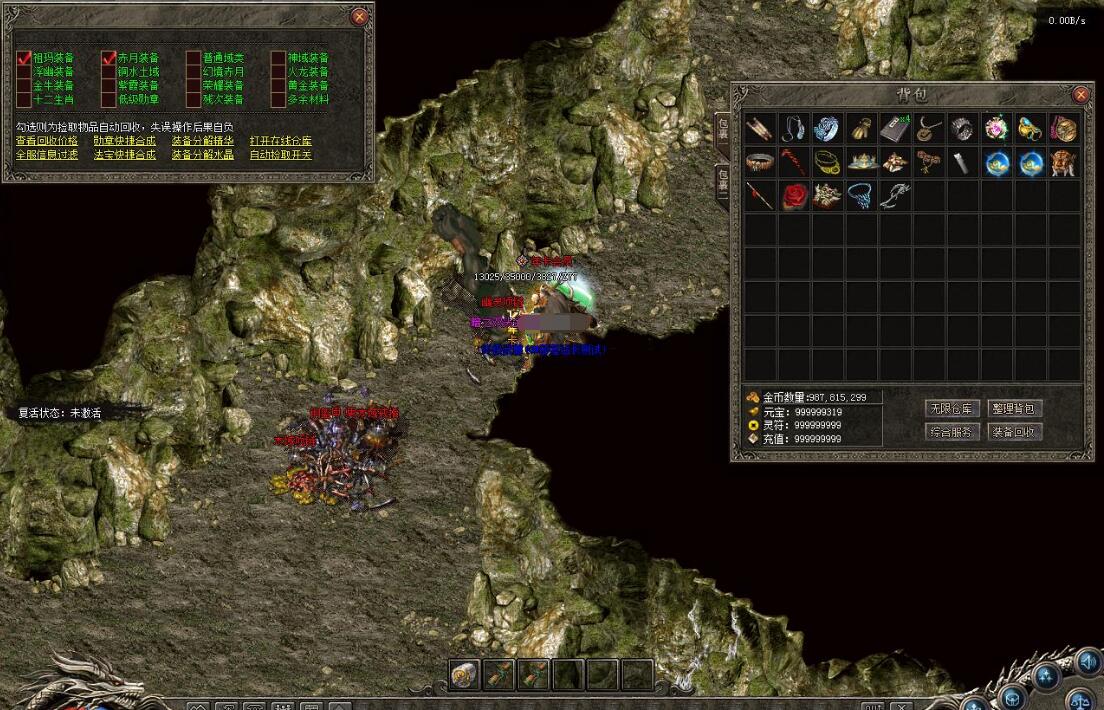The height and width of the screenshot is (710, 1104).
Task: Use the scroll in the first hotbar slot
Action: coord(464,674)
